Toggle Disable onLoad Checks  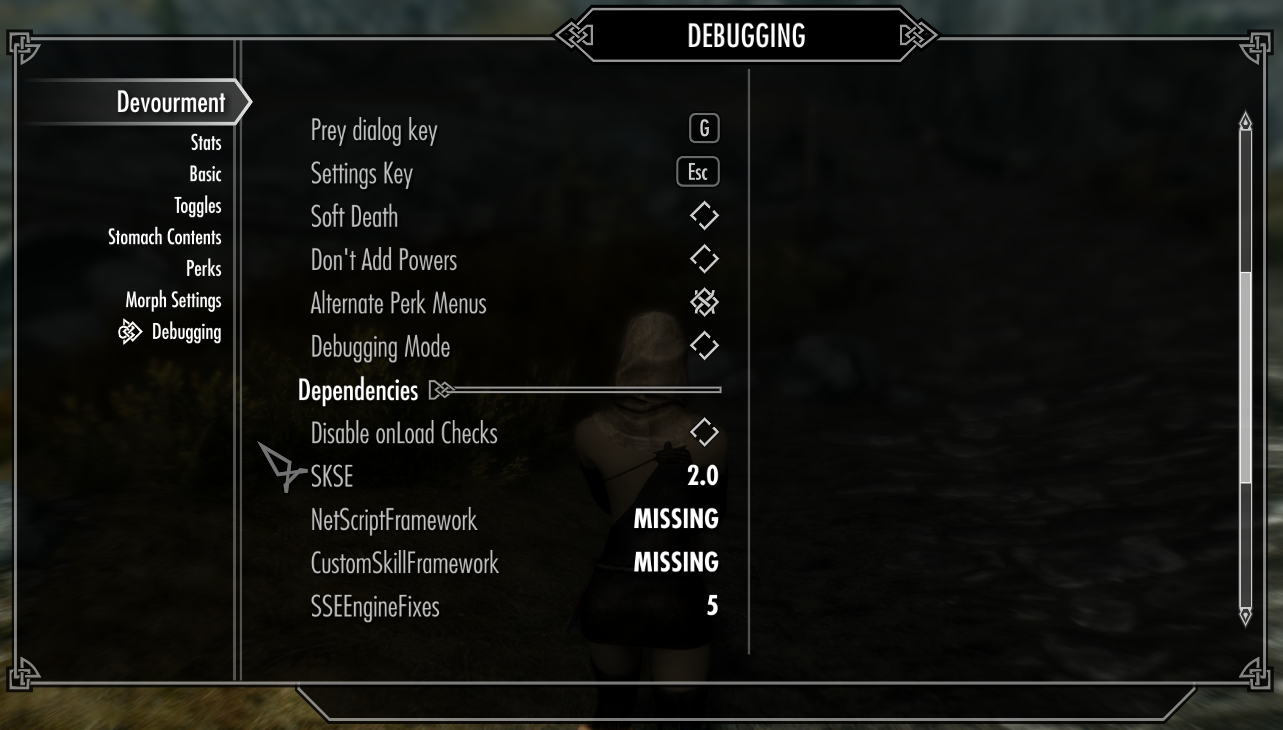click(x=704, y=433)
